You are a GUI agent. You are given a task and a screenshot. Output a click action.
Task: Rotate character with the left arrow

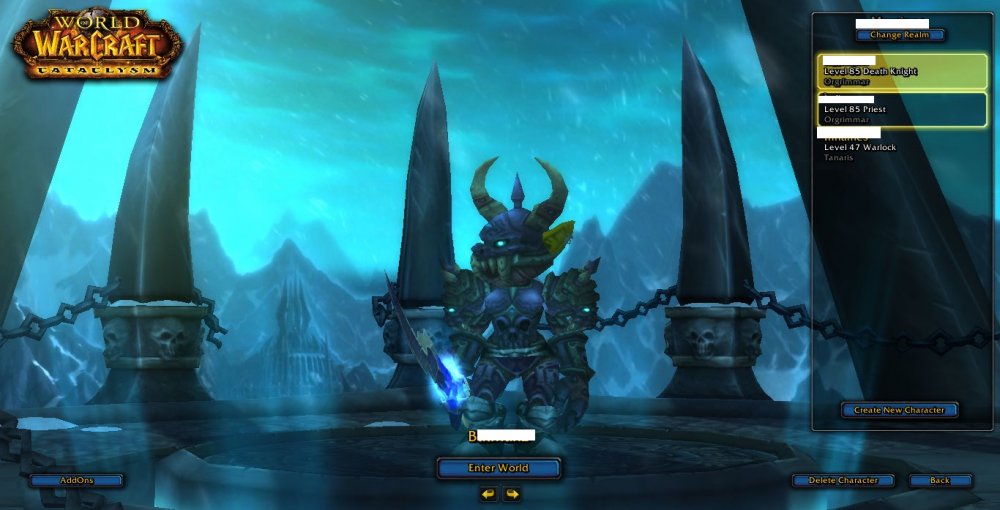pos(488,494)
